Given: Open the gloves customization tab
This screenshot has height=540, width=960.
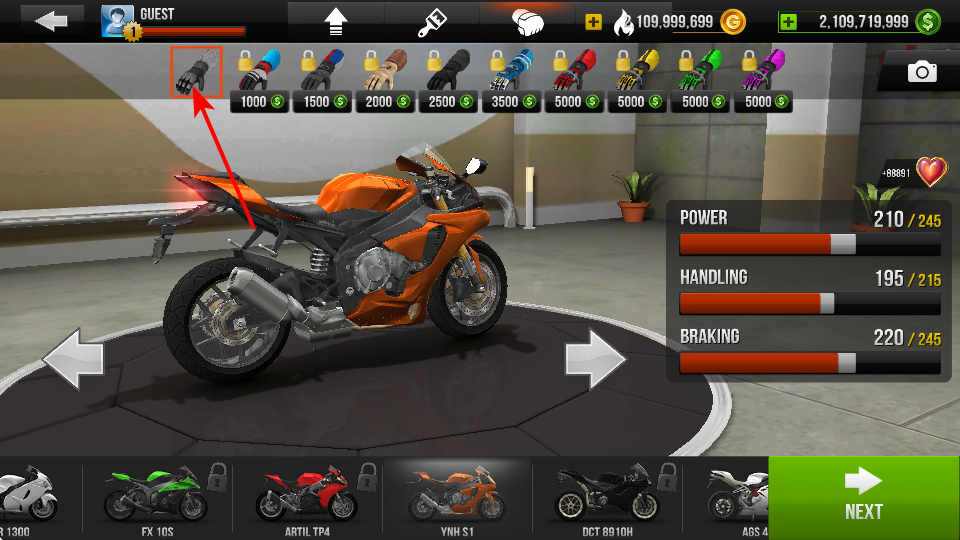Looking at the screenshot, I should tap(528, 20).
